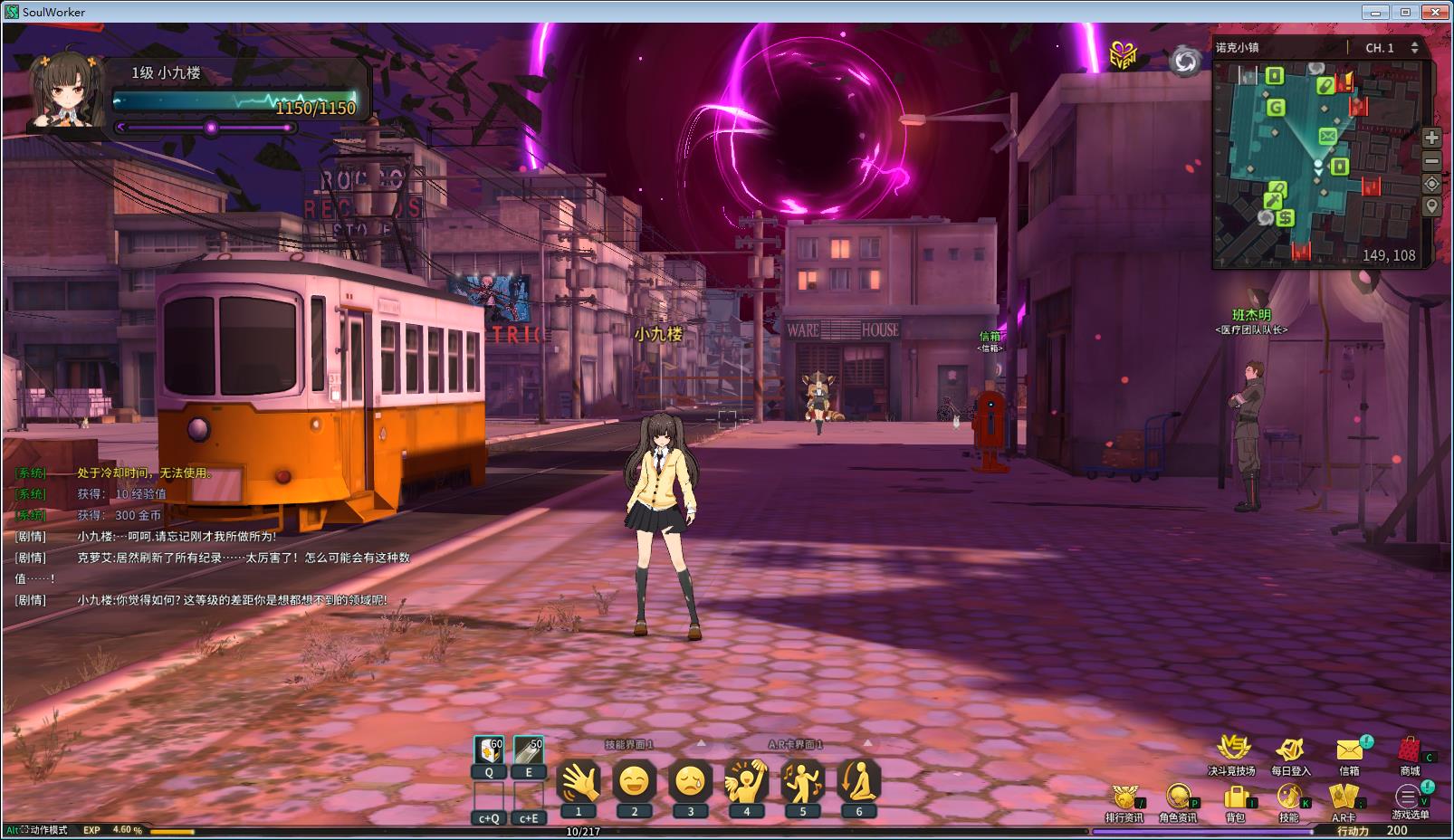Viewport: 1454px width, 840px height.
Task: Open the yellow EVENT gift icon
Action: 1123,56
